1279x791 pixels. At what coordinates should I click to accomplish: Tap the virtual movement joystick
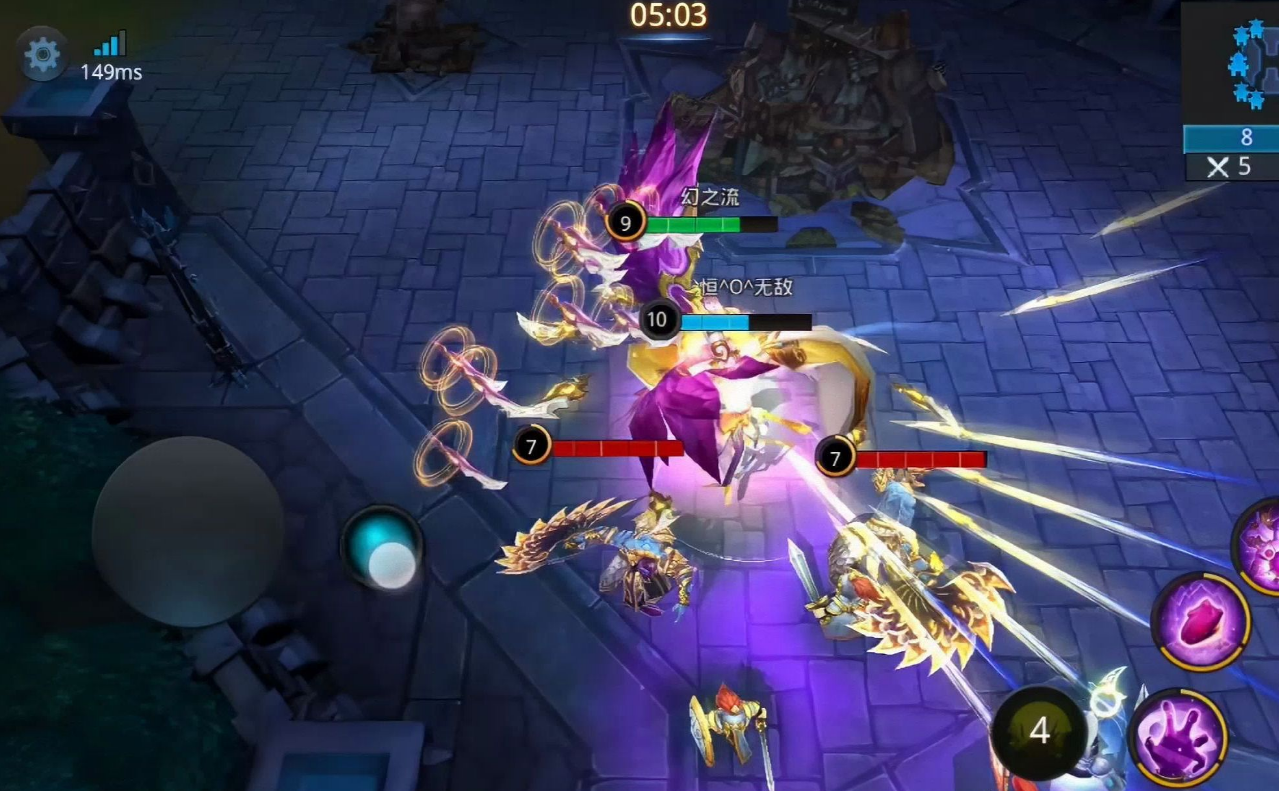(187, 531)
